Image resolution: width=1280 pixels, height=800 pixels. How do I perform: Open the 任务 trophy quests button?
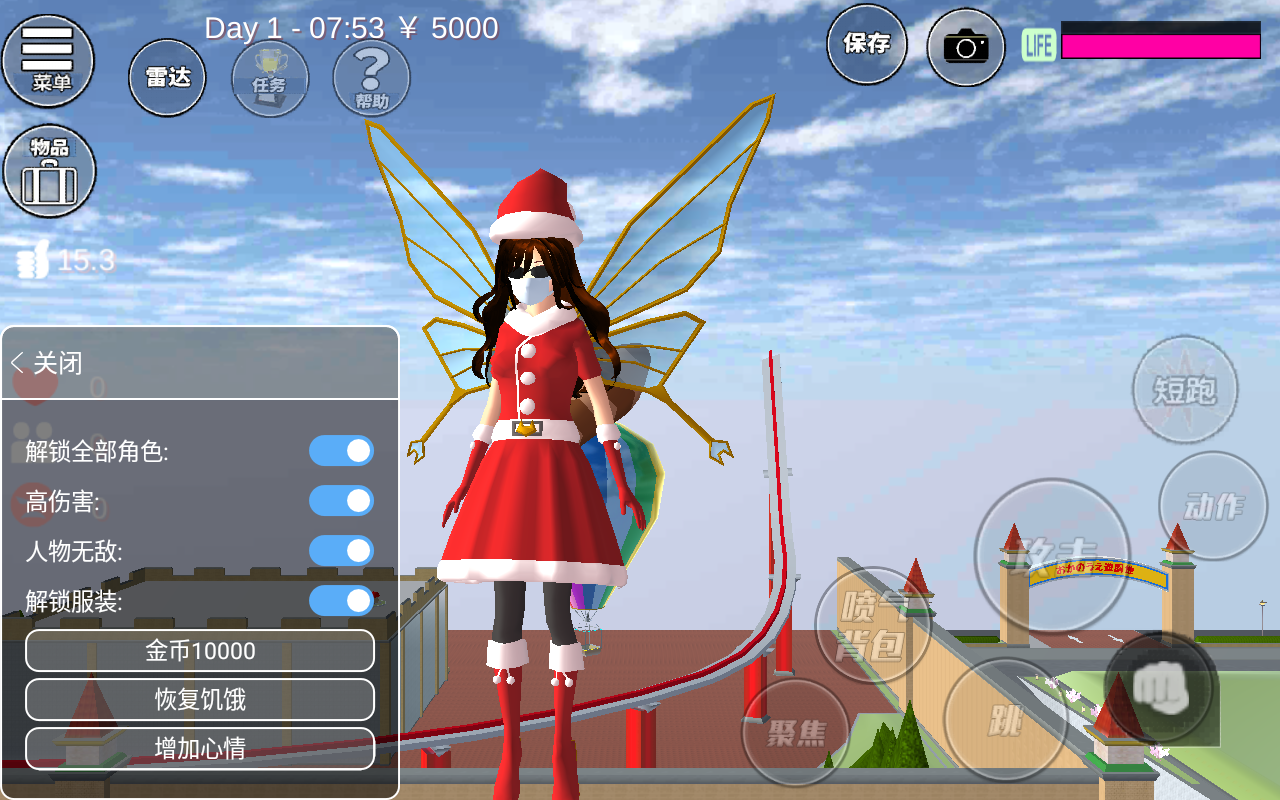click(x=270, y=78)
